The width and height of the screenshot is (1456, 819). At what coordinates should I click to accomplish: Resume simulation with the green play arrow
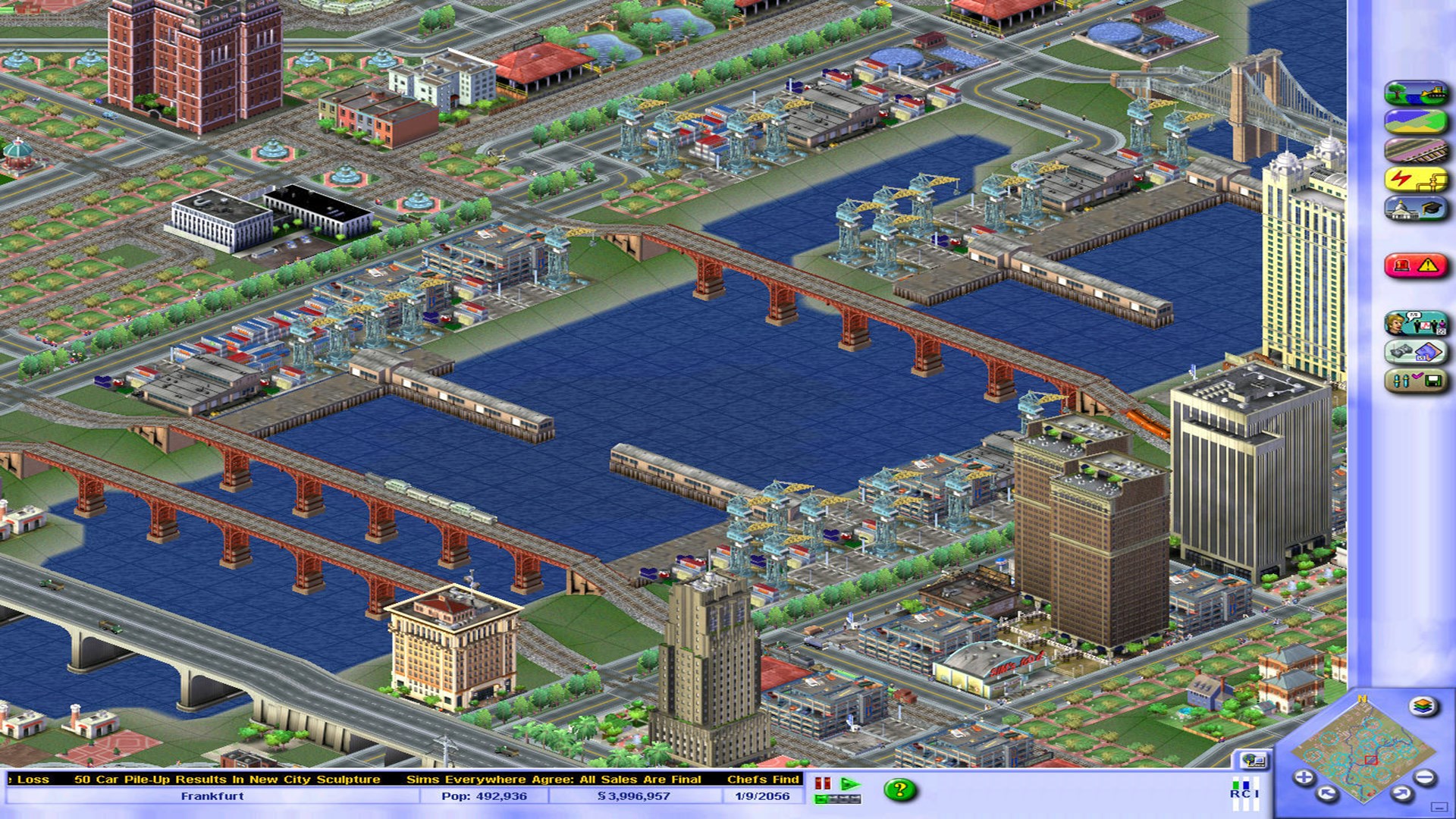(850, 783)
